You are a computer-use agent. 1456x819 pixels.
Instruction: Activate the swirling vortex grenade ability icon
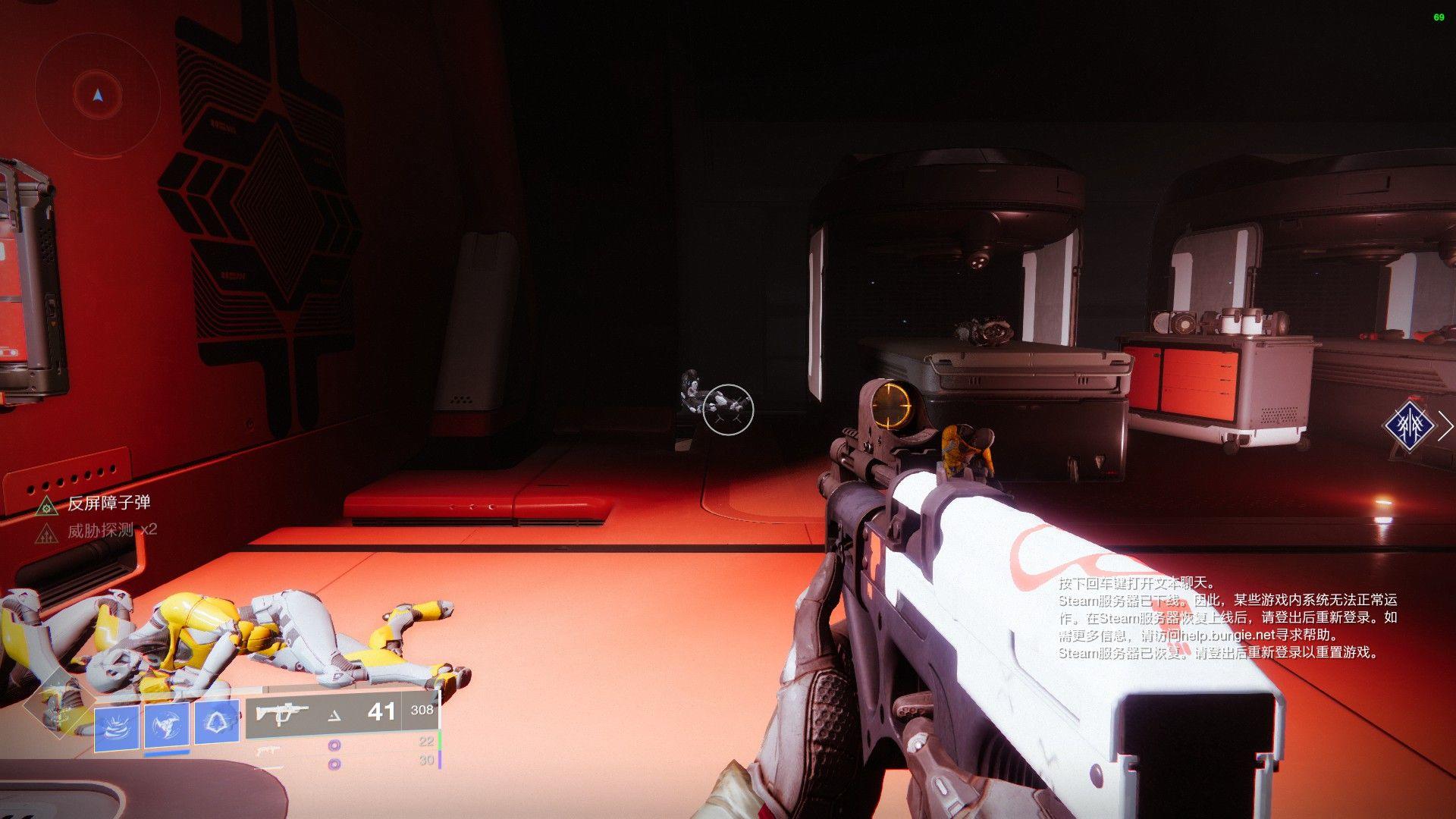[117, 727]
